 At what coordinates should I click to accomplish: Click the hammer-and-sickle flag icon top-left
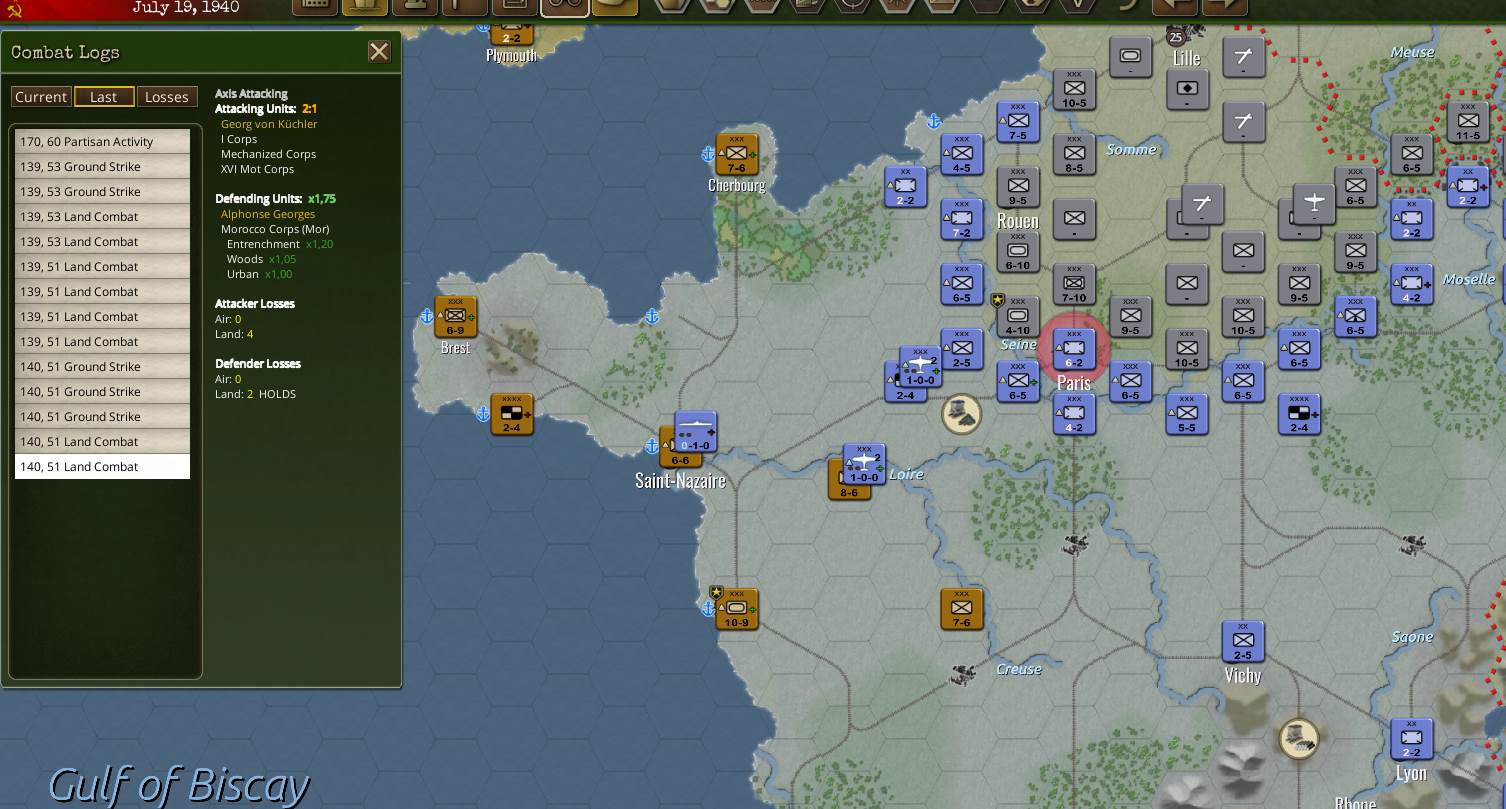[20, 8]
